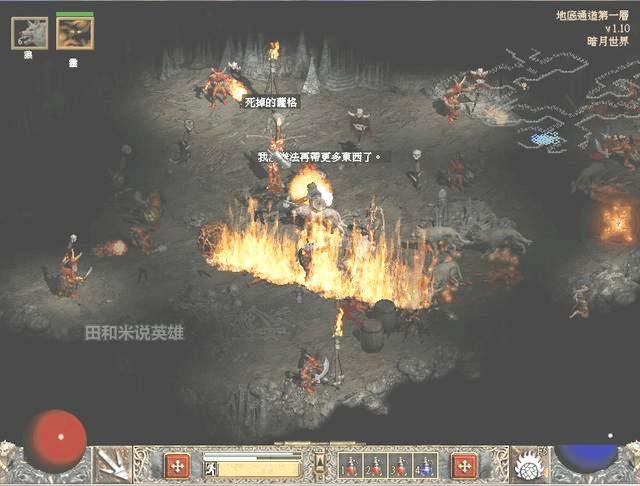Use the blue mana potion in belt

[426, 465]
